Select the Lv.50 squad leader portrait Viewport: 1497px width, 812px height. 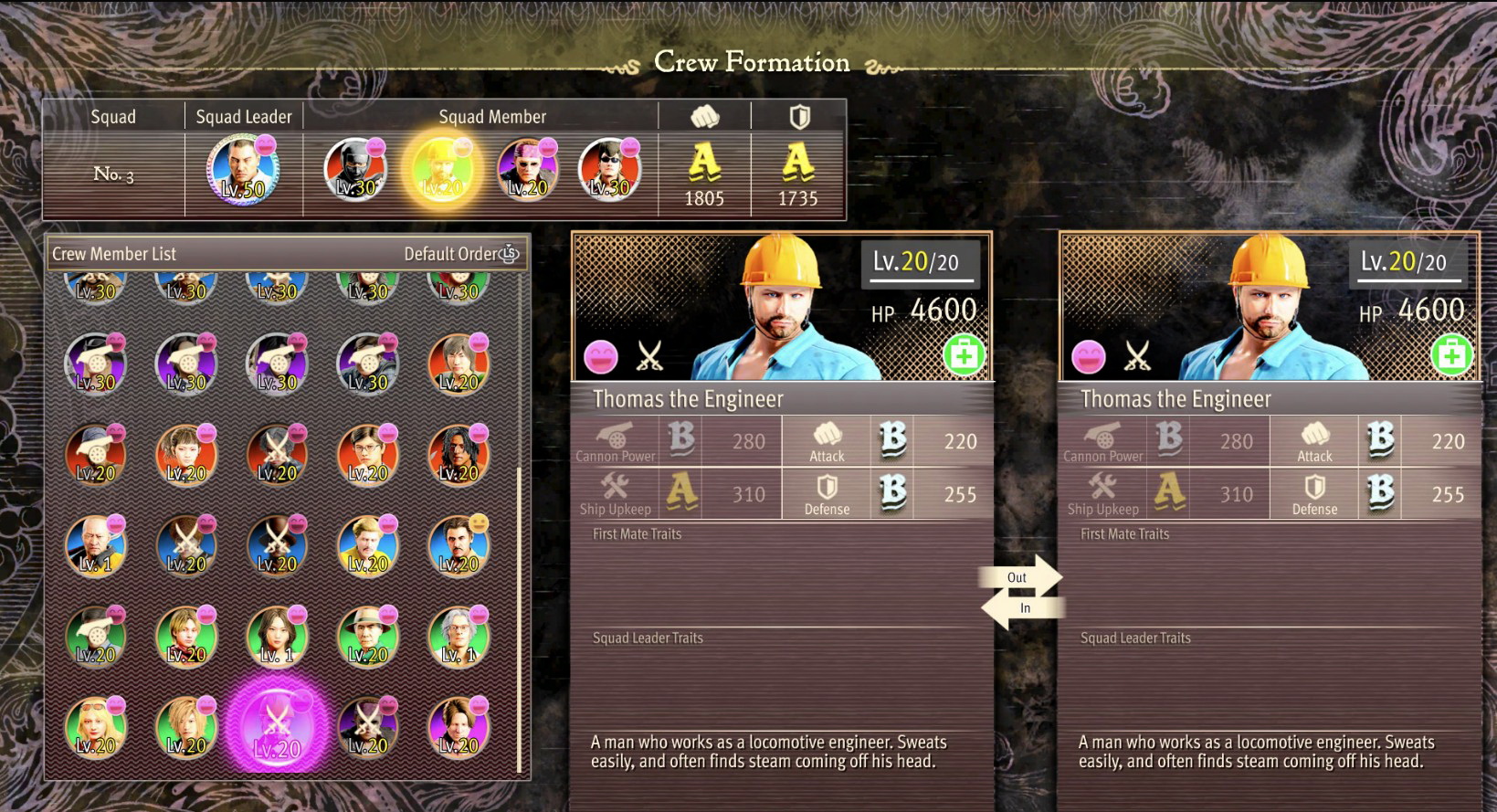[243, 170]
